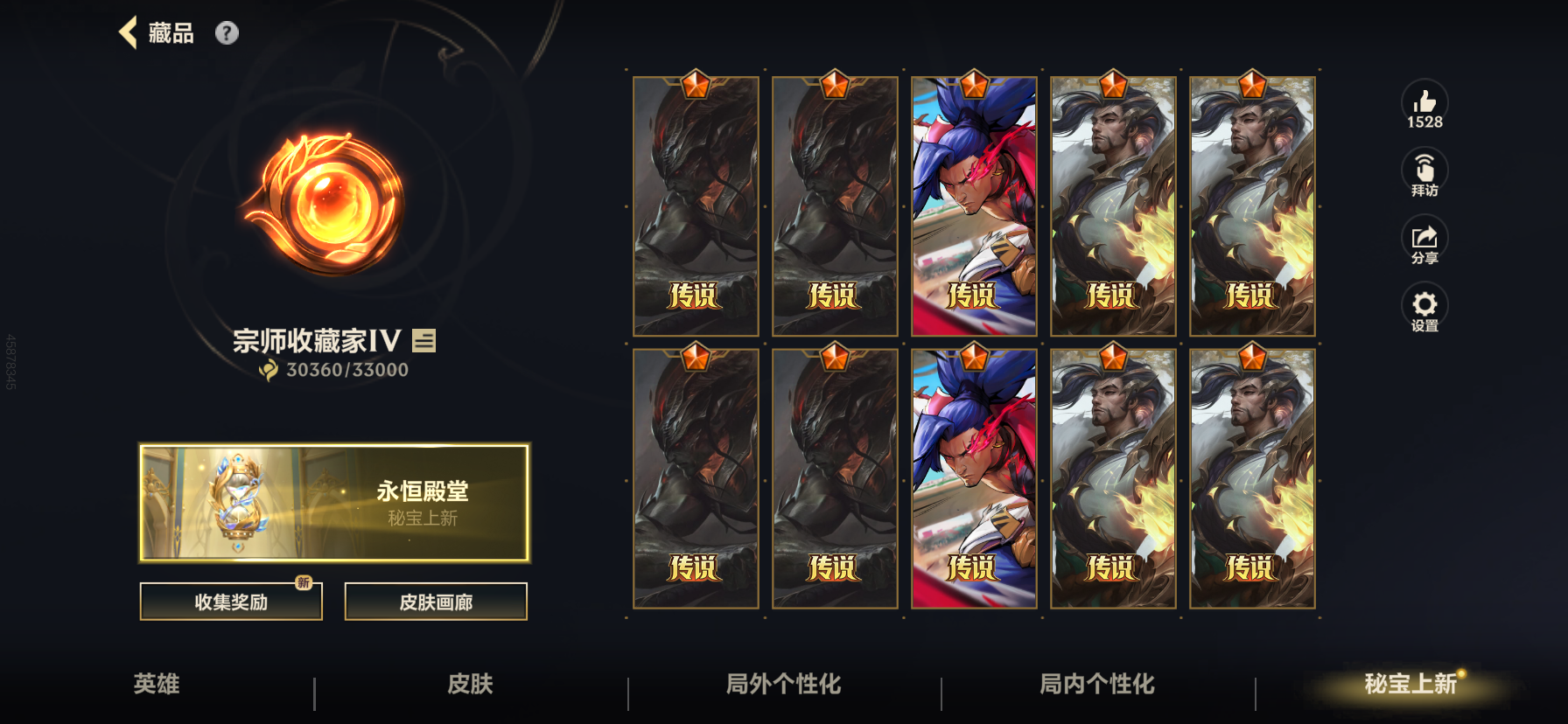This screenshot has width=1568, height=724.
Task: Click the orange star badge on first skin card
Action: coord(696,85)
